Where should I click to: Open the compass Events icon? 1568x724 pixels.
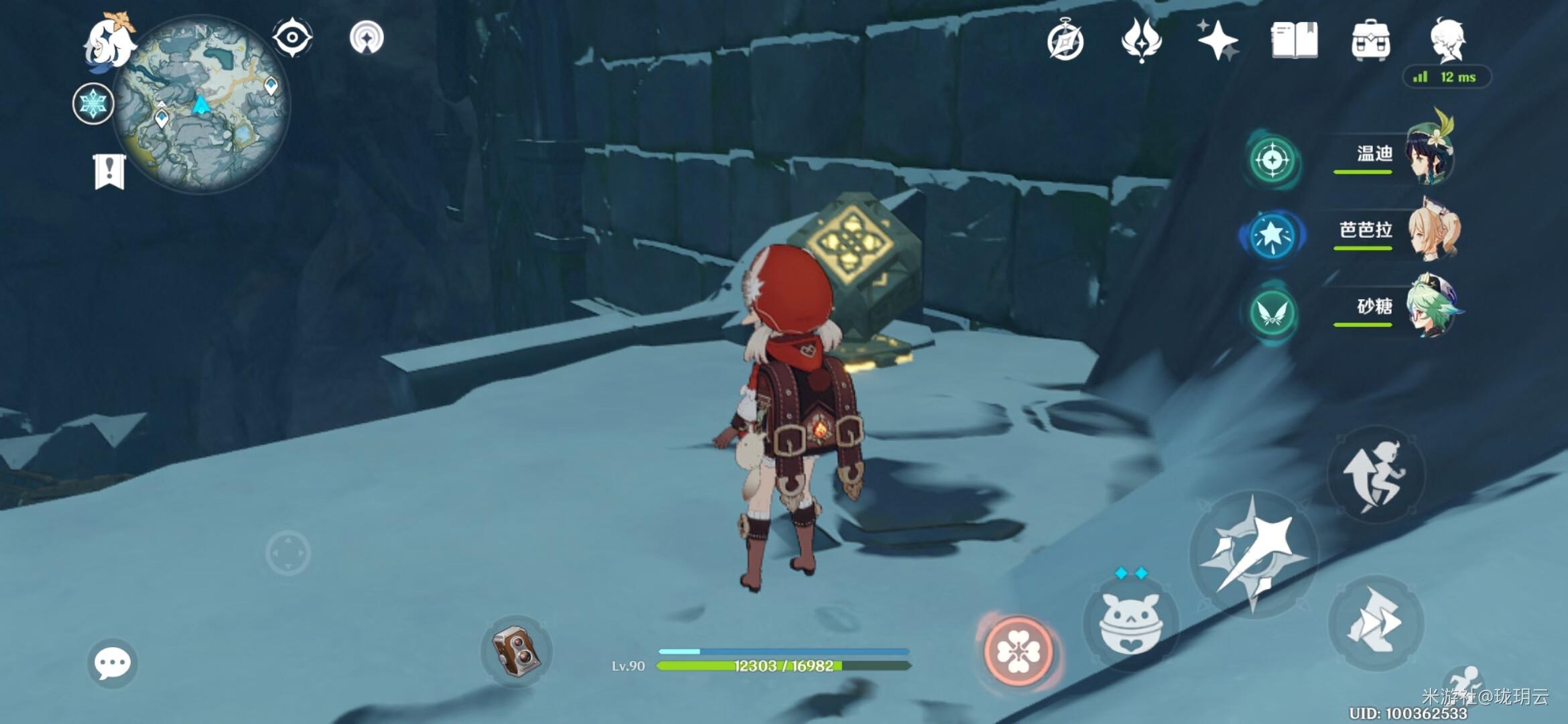[1065, 40]
